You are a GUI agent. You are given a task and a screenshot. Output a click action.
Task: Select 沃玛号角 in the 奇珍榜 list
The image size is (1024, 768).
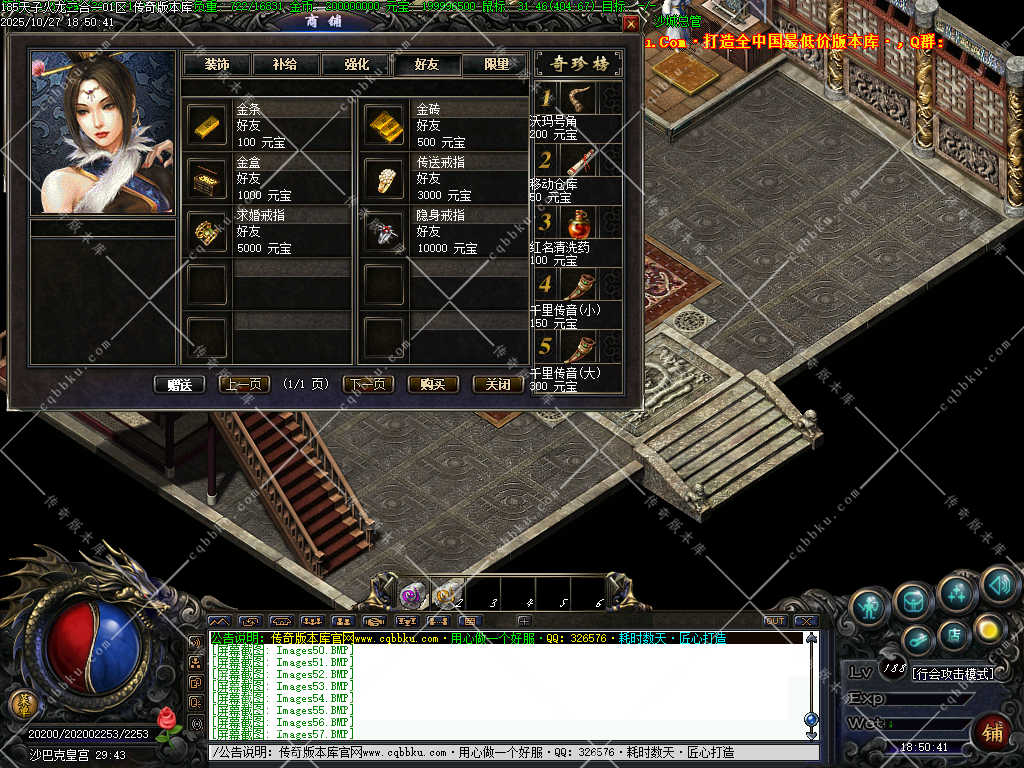[x=580, y=98]
